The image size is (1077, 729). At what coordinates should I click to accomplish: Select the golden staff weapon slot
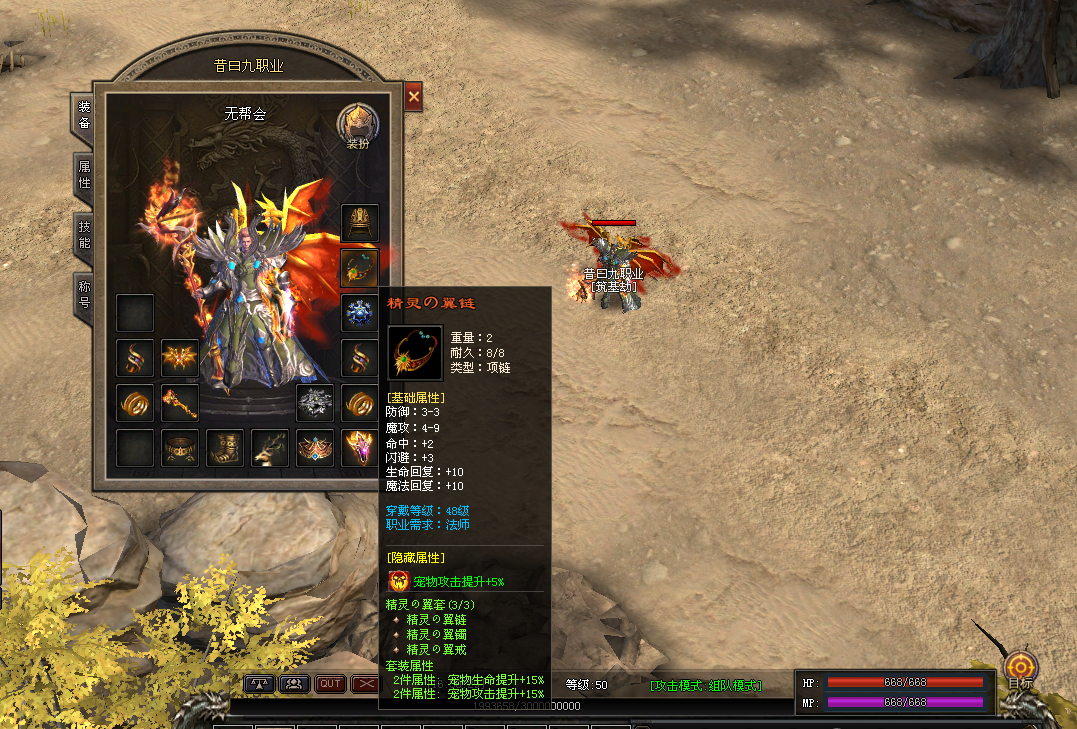(x=180, y=402)
